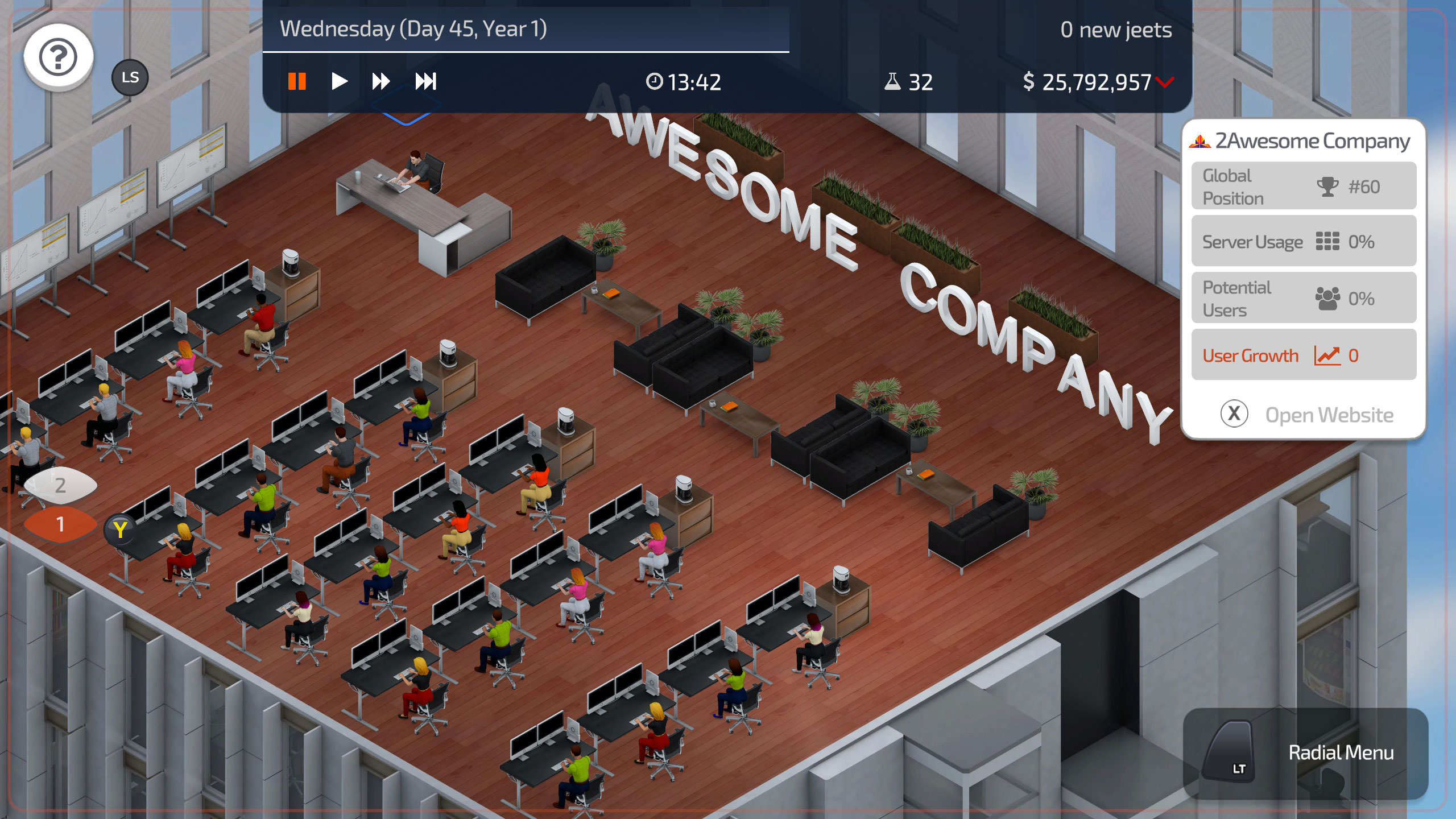Screen dimensions: 1456x819
Task: Open the help question mark icon
Action: click(57, 55)
